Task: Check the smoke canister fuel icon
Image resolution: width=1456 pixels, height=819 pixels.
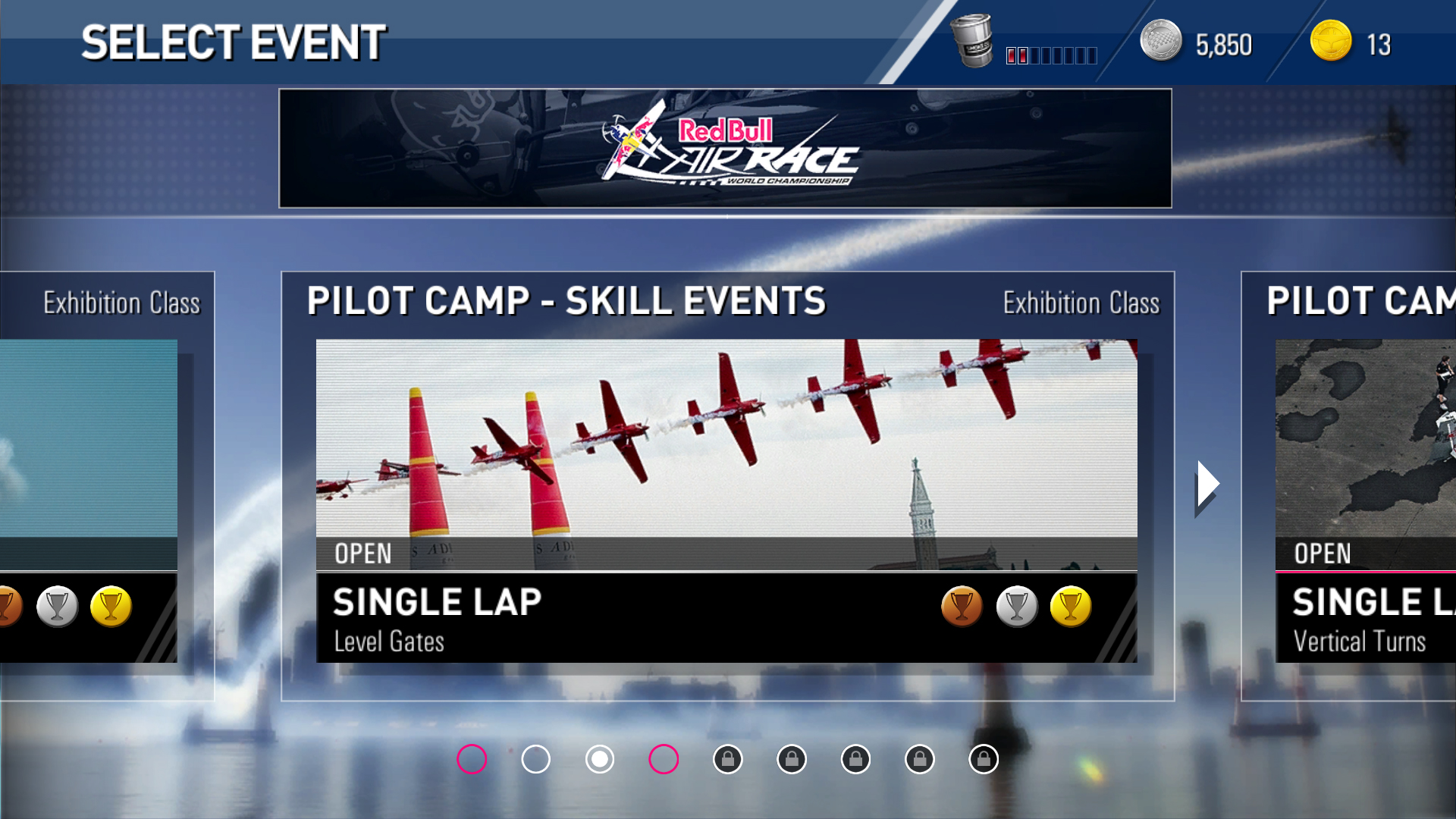Action: click(x=972, y=42)
